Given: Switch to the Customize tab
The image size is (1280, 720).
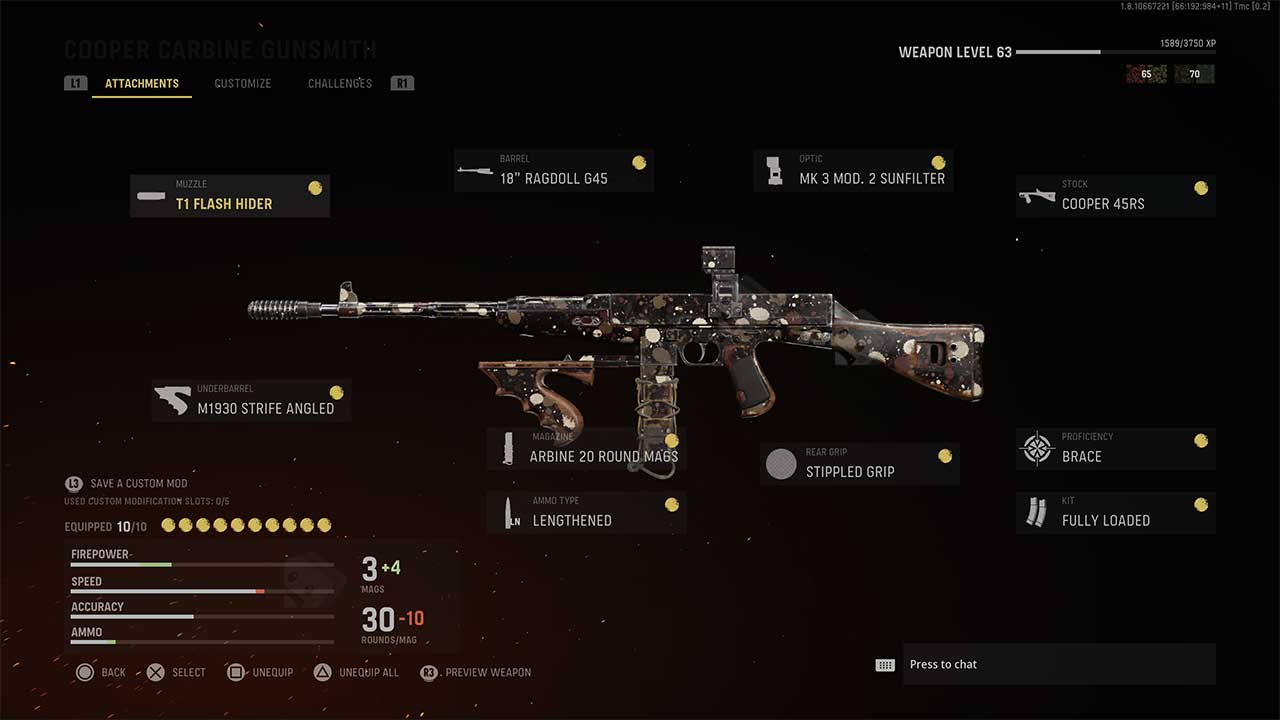Looking at the screenshot, I should [242, 83].
